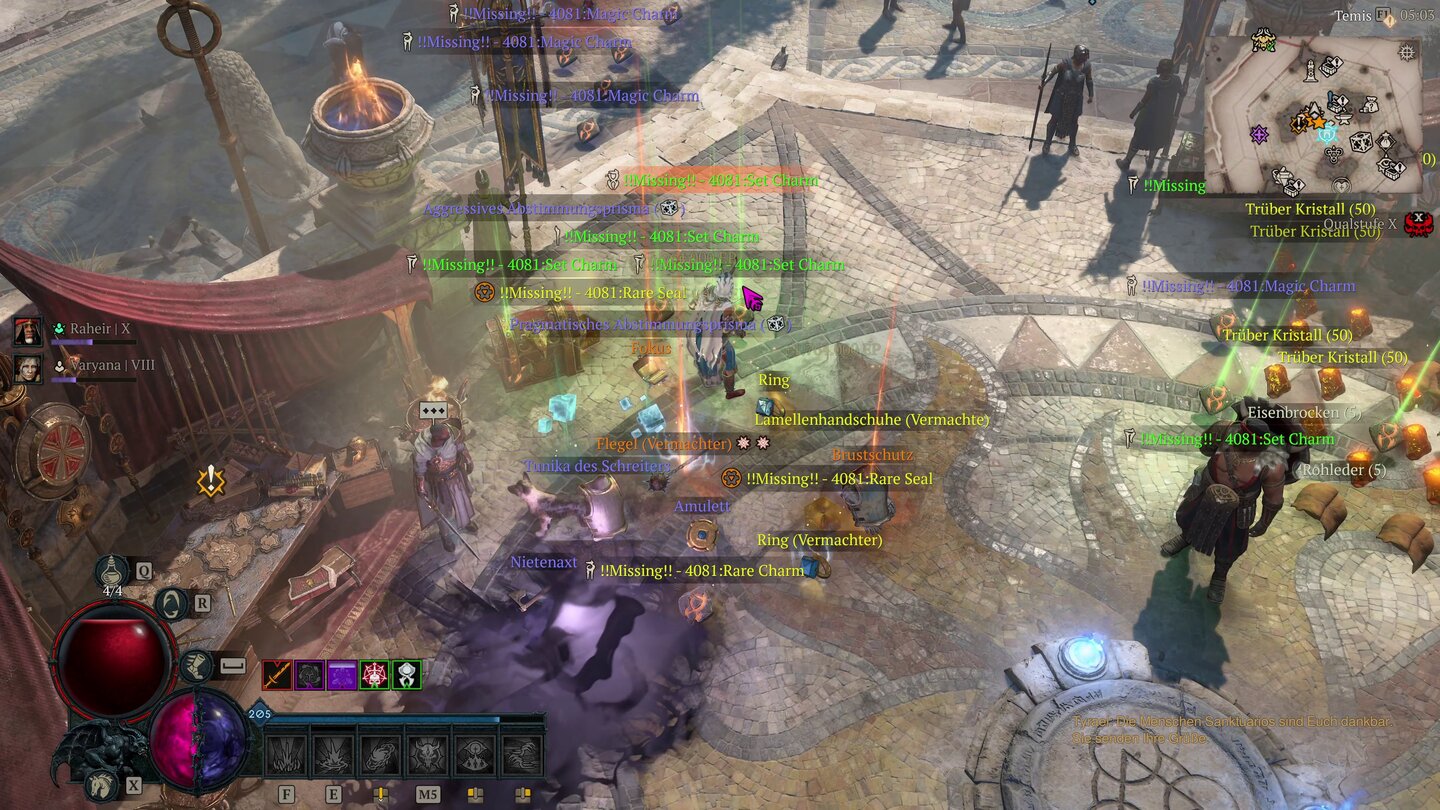The height and width of the screenshot is (810, 1440).
Task: Click the orange star player marker on the minimap
Action: coord(1319,122)
